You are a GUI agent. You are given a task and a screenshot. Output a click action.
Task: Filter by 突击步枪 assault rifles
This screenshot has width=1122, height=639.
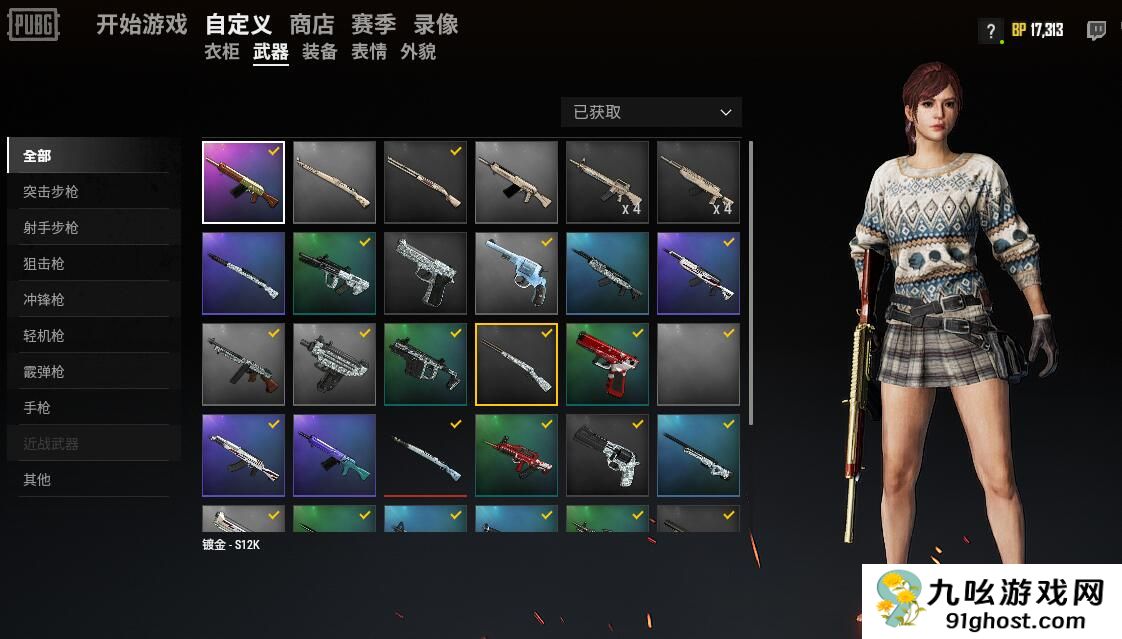(x=51, y=192)
